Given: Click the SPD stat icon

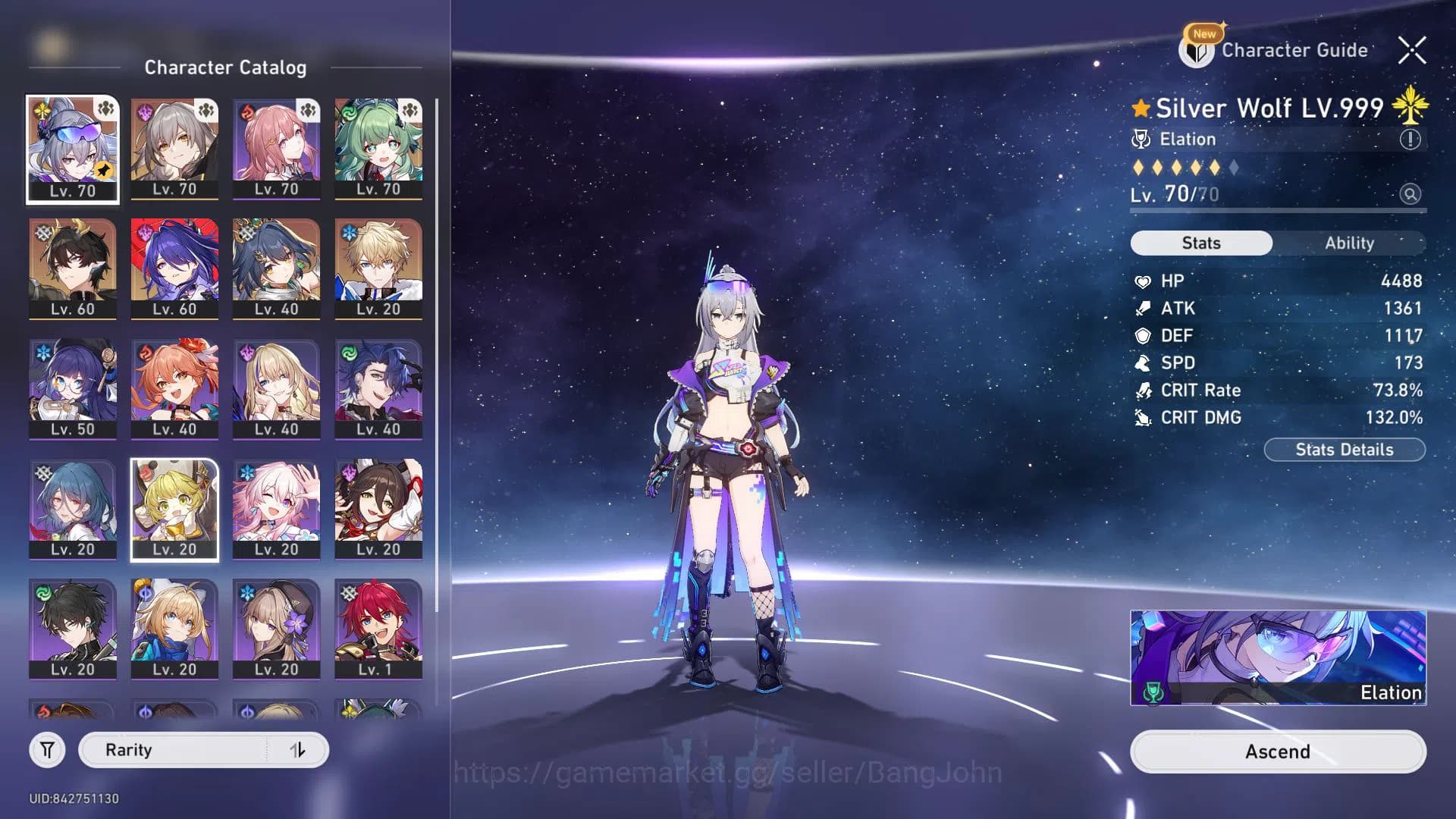Looking at the screenshot, I should [x=1145, y=362].
